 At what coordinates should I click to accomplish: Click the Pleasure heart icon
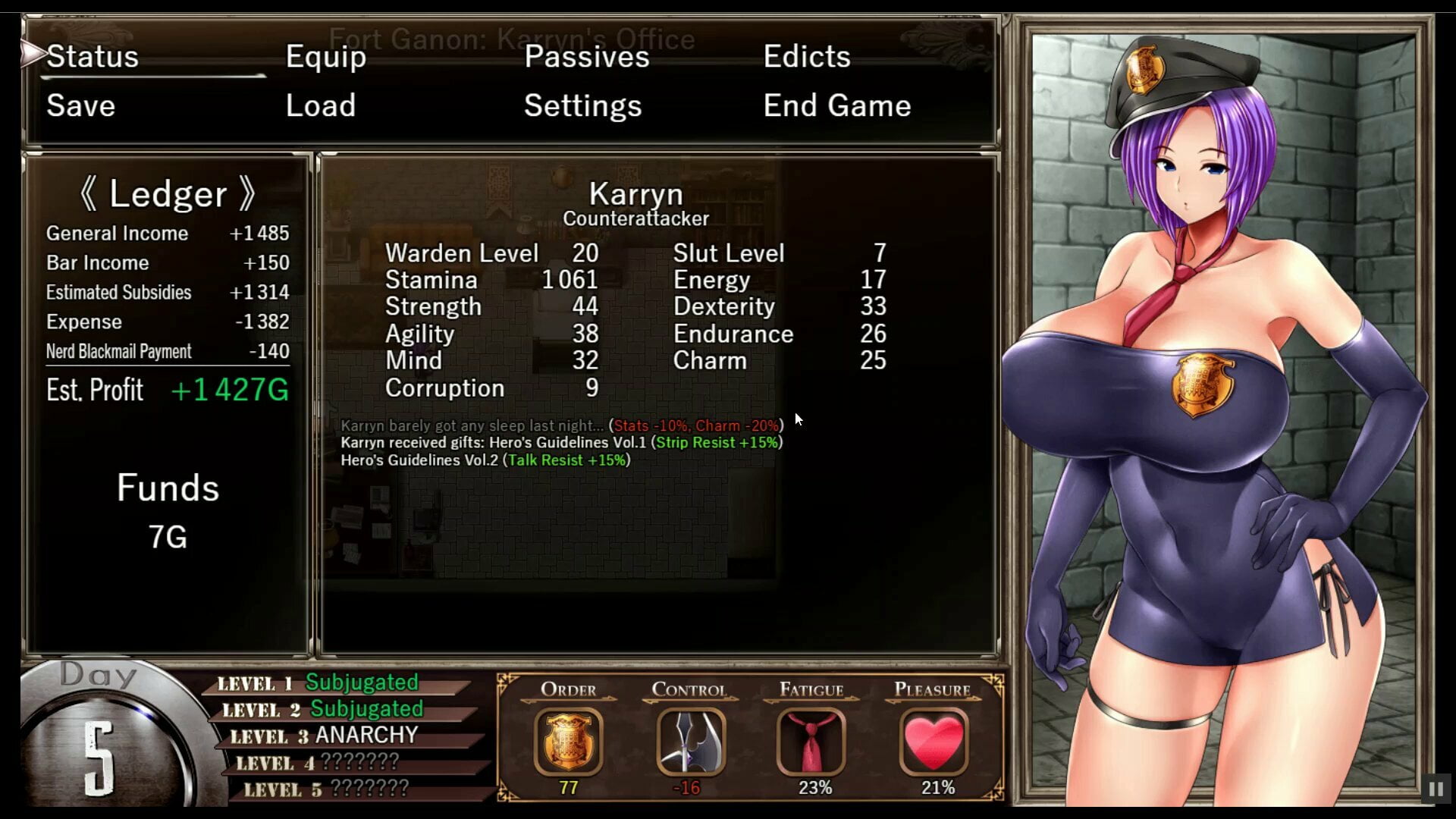934,741
